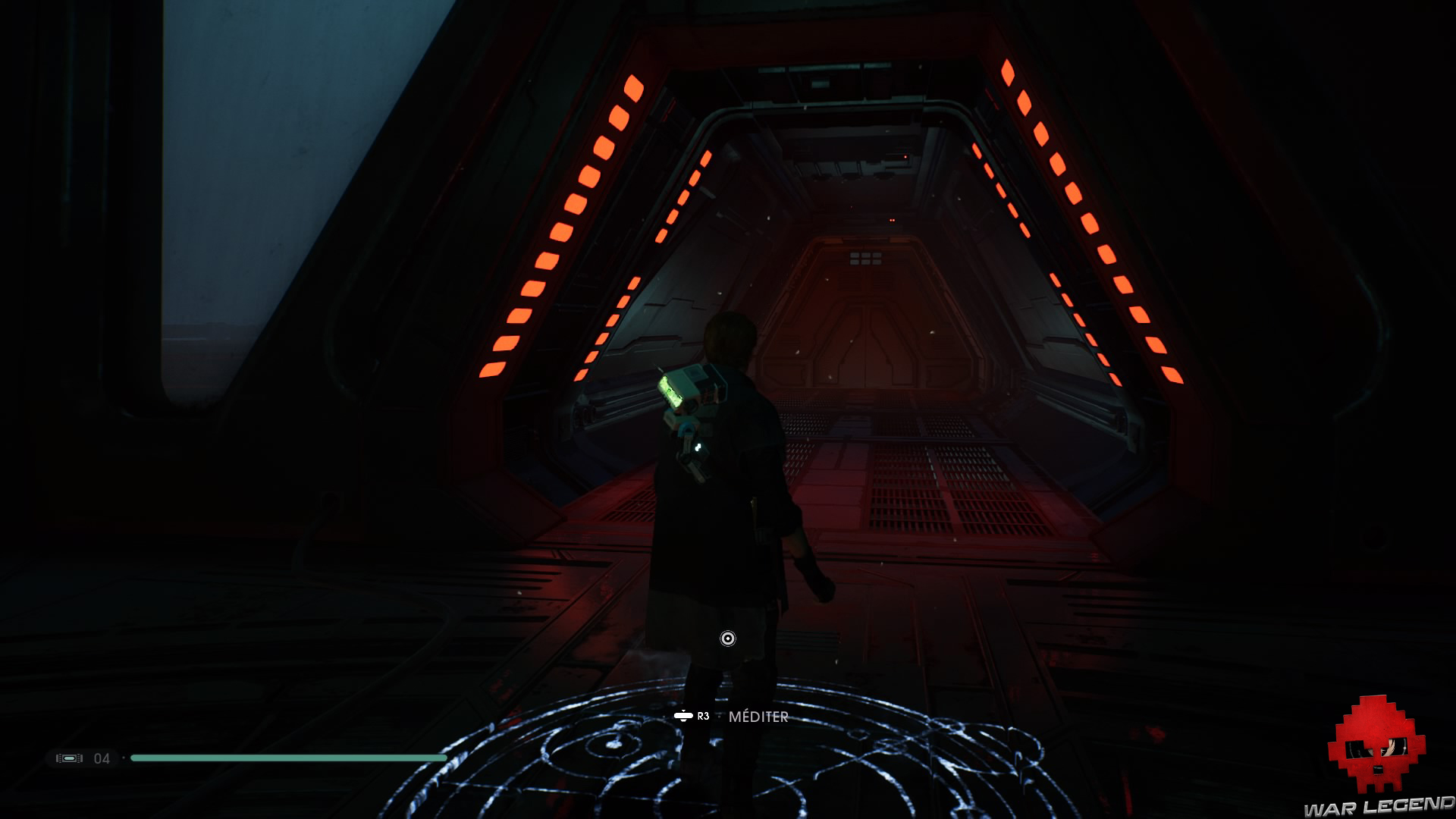Click the rounded HUD capsule showing 04
1456x819 pixels.
[83, 758]
